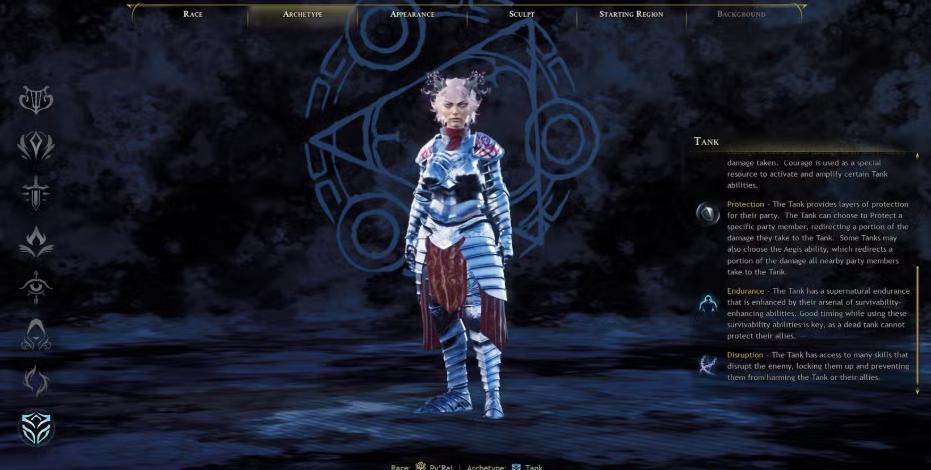Click the Endurance skill icon
This screenshot has height=470, width=931.
click(708, 302)
